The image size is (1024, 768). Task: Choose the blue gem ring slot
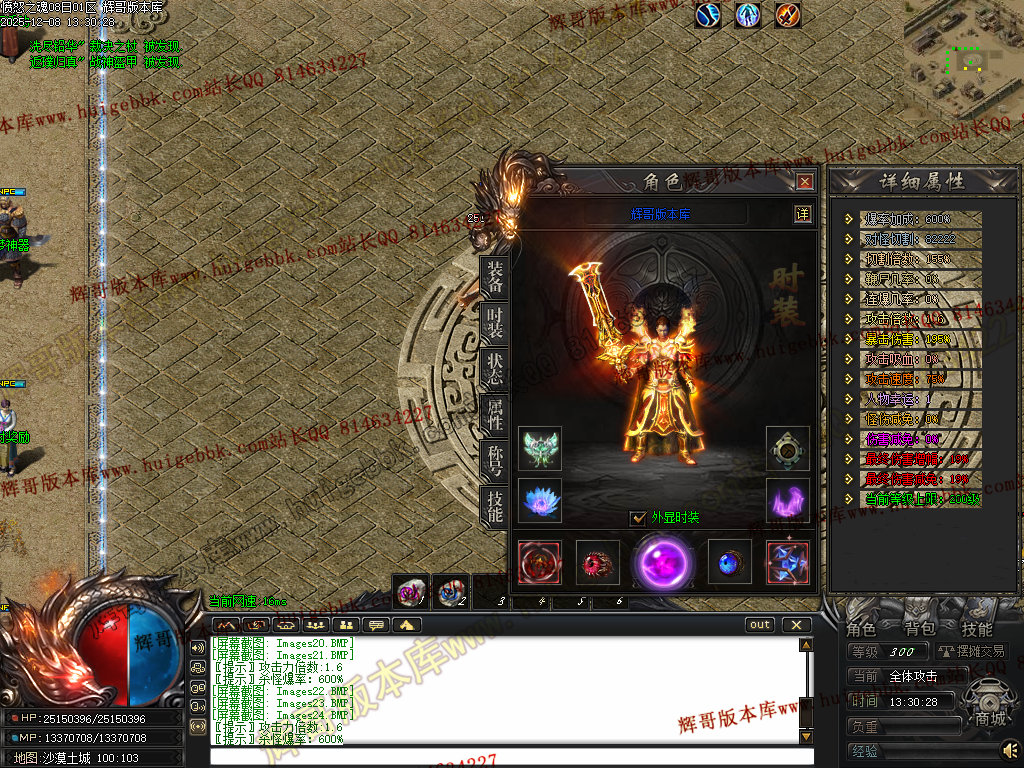coord(729,561)
